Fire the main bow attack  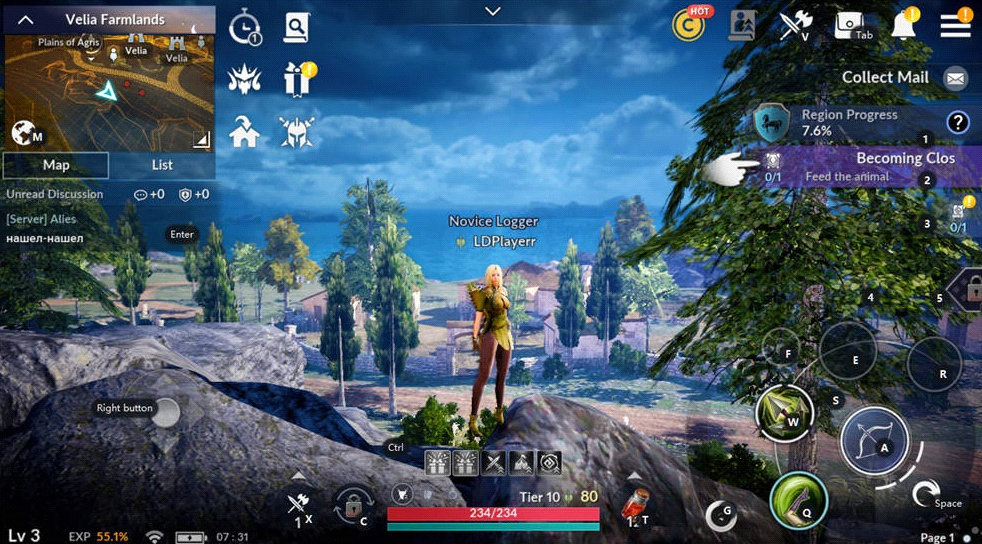click(x=873, y=441)
